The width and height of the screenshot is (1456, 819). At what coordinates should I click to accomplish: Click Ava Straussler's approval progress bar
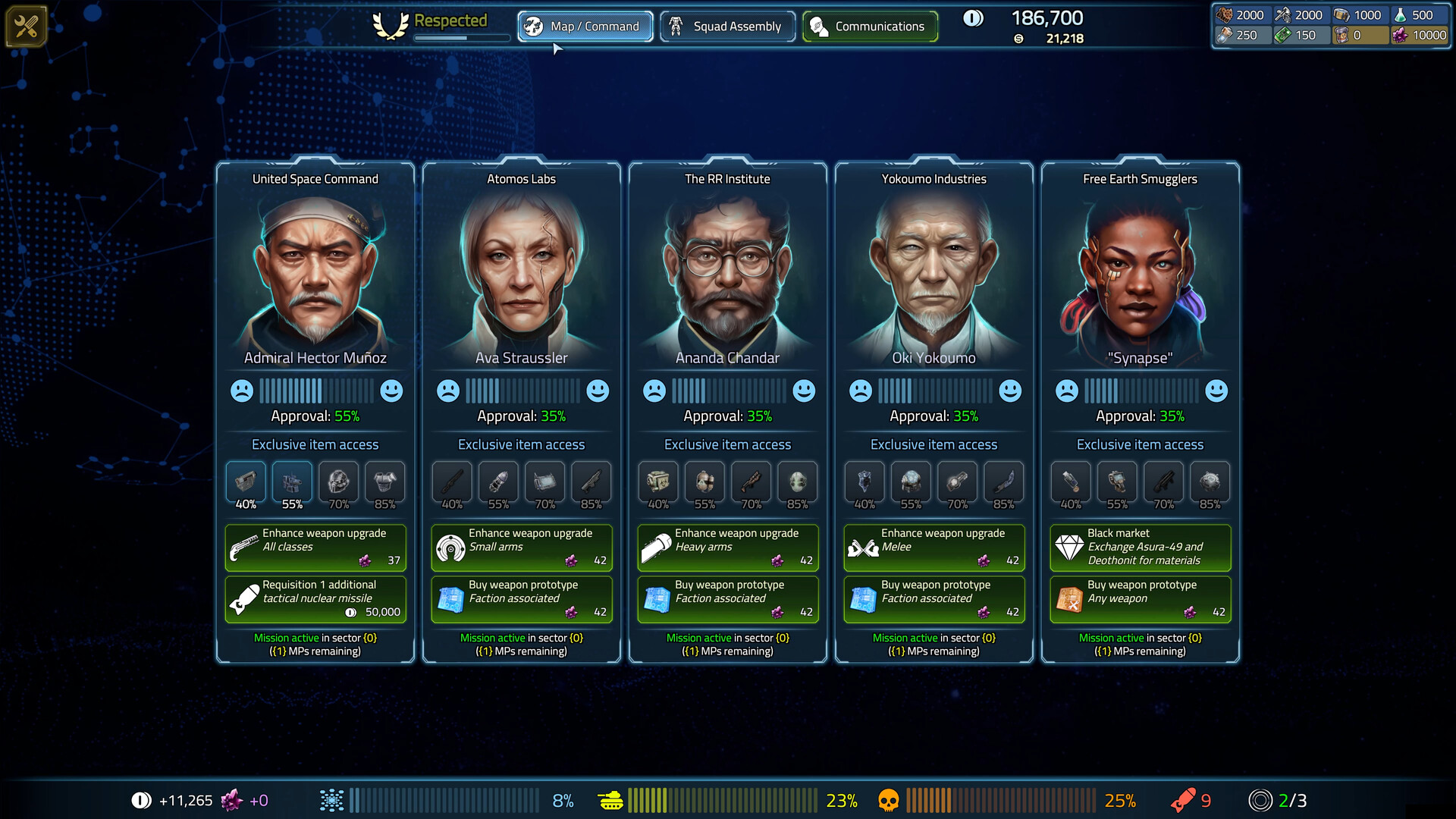[x=521, y=391]
